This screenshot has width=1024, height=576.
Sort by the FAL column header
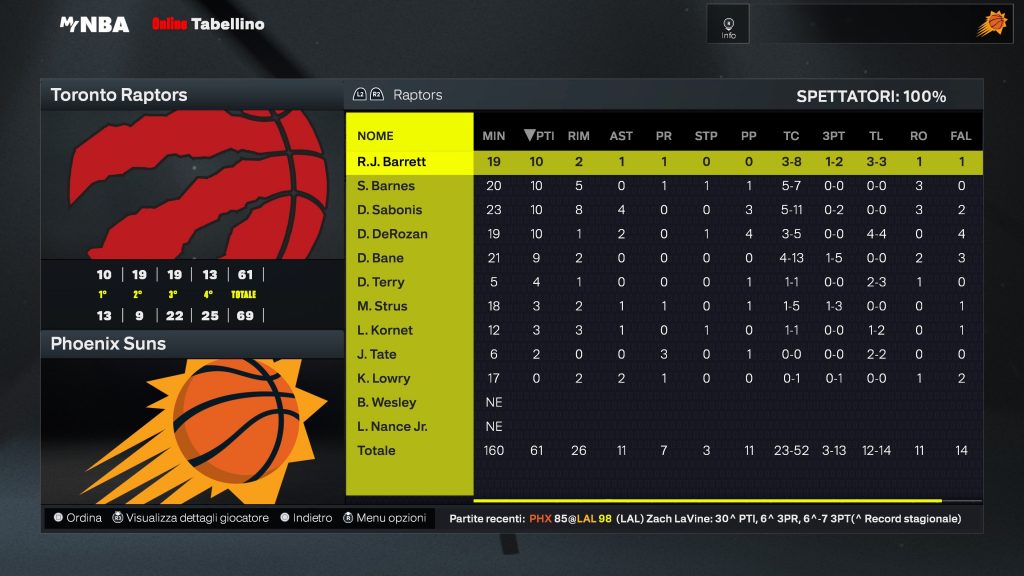(960, 136)
